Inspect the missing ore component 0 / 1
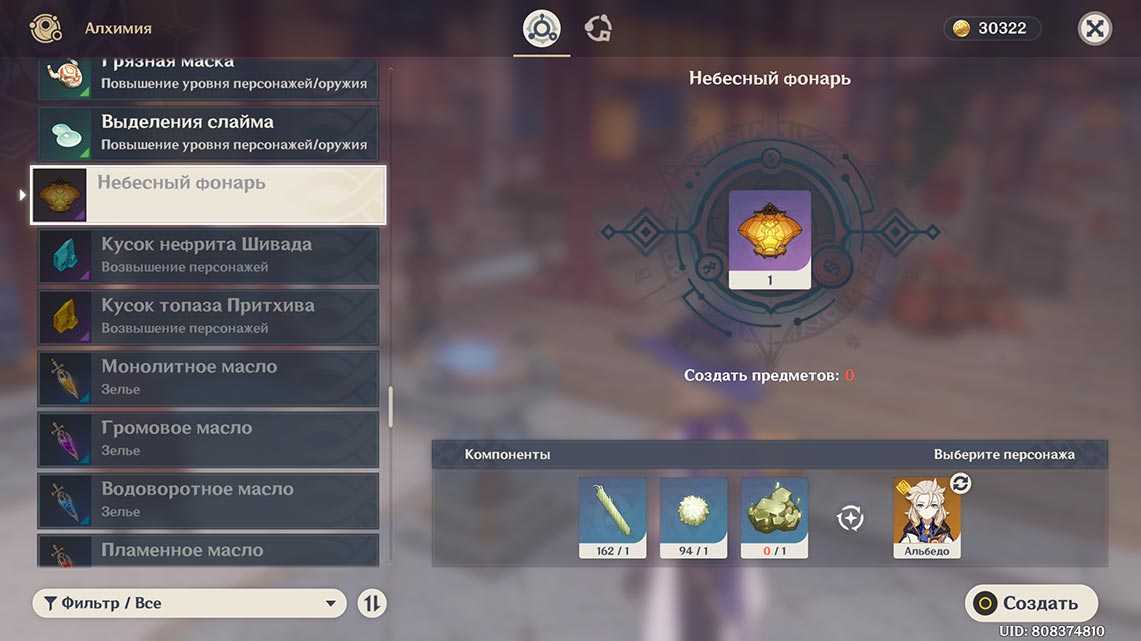The image size is (1141, 641). [775, 516]
